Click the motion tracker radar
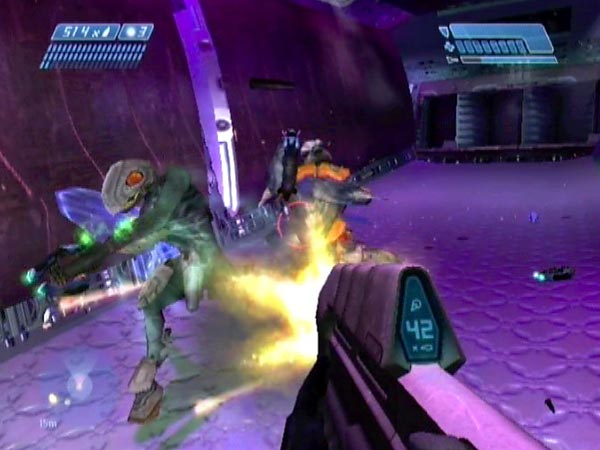The image size is (600, 450). 75,385
